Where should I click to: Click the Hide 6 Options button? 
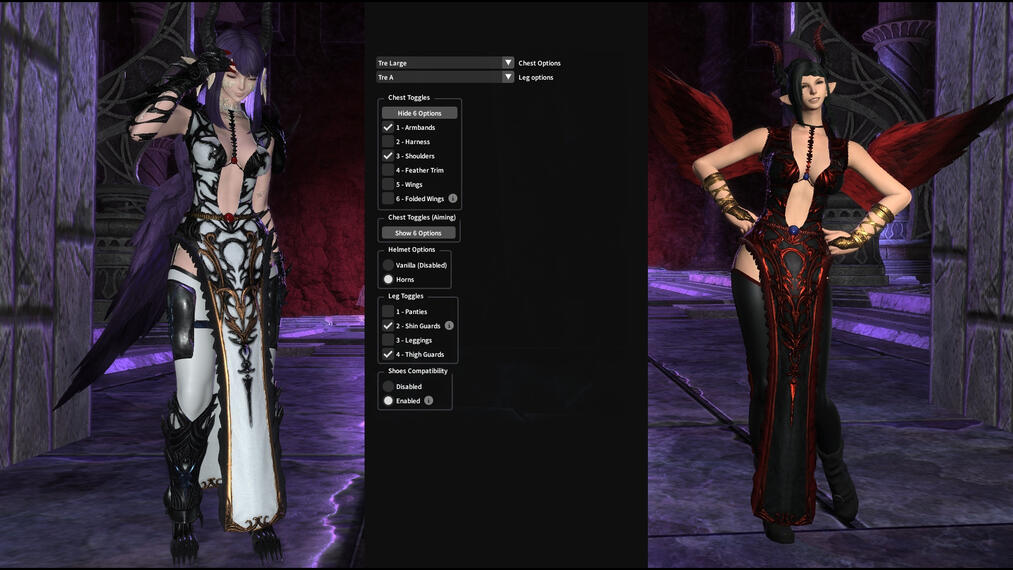click(419, 113)
